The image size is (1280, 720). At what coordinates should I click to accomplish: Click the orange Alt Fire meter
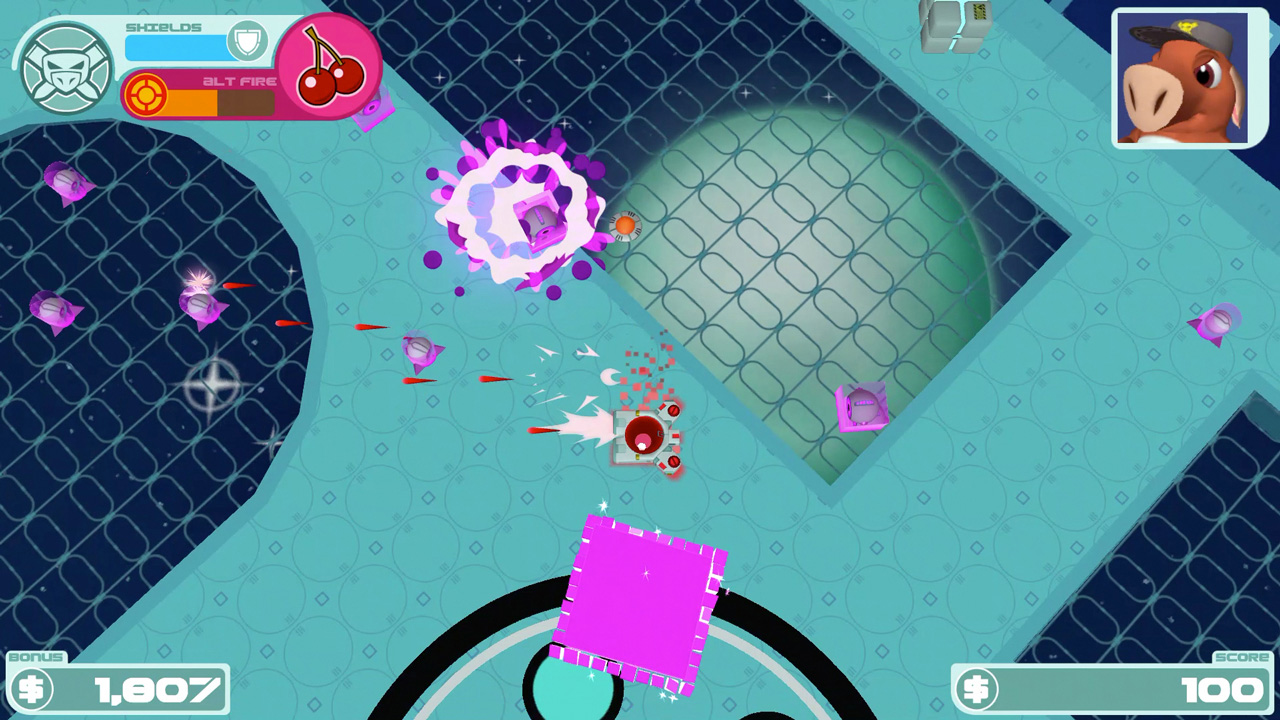[x=190, y=100]
